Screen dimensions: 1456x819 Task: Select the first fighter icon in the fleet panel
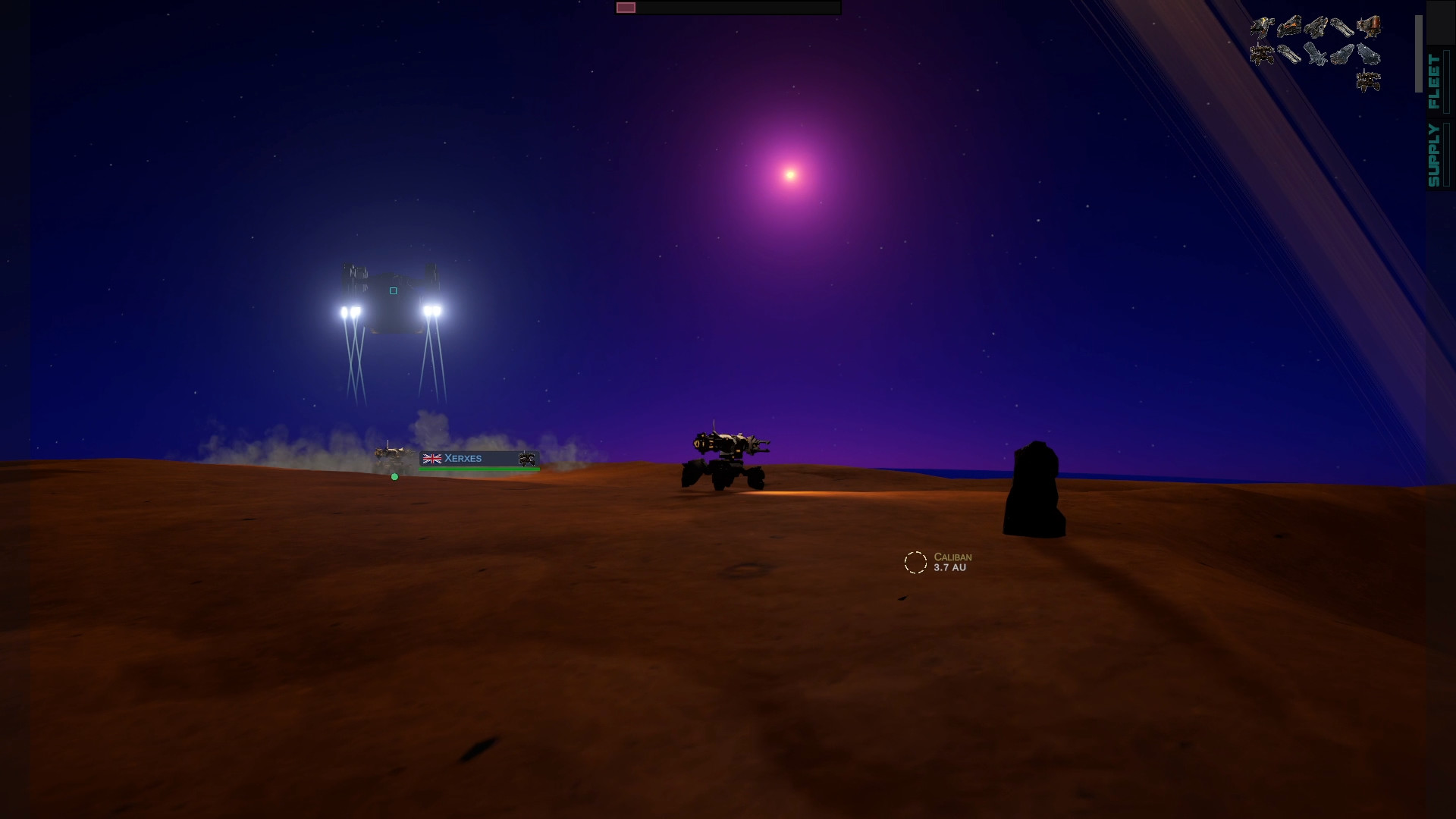(x=1263, y=25)
